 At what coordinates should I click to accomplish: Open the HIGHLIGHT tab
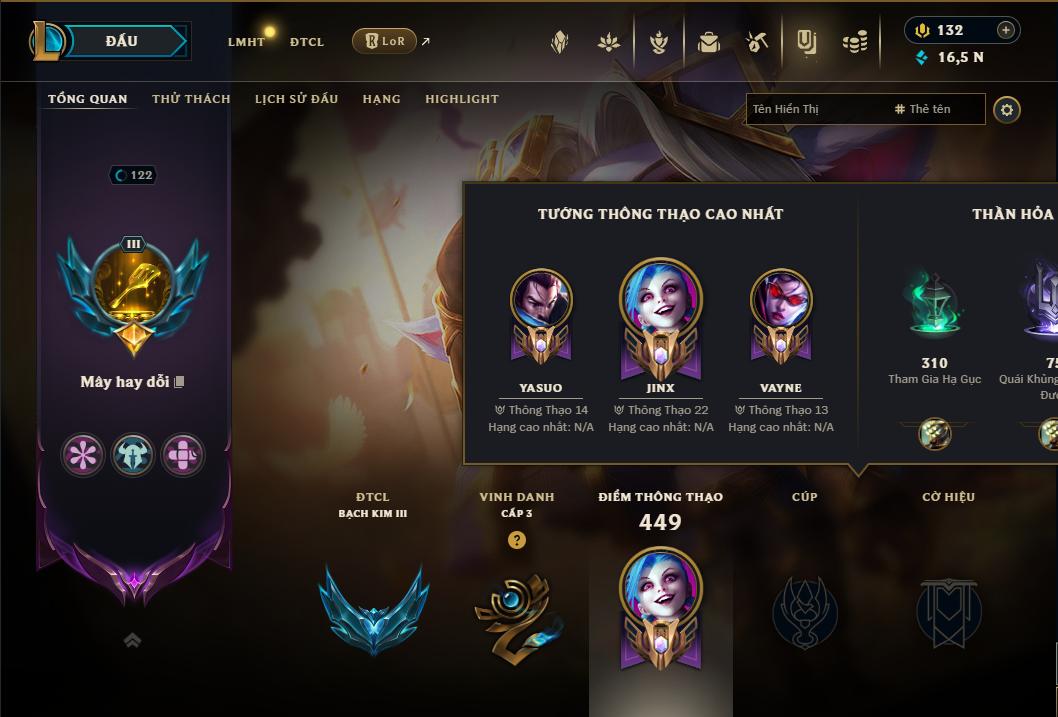coord(461,99)
